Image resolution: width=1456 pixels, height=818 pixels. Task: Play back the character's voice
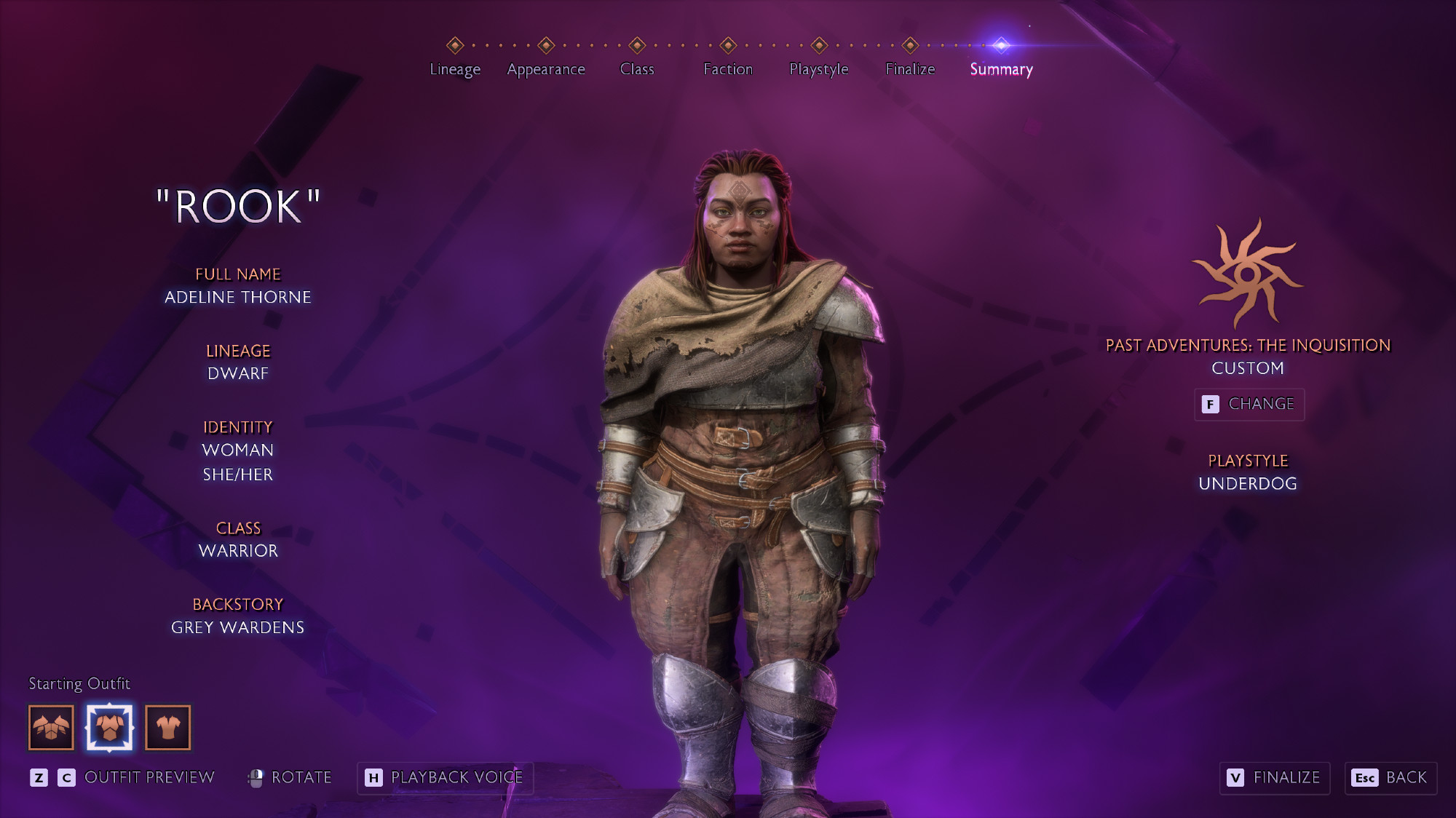445,778
